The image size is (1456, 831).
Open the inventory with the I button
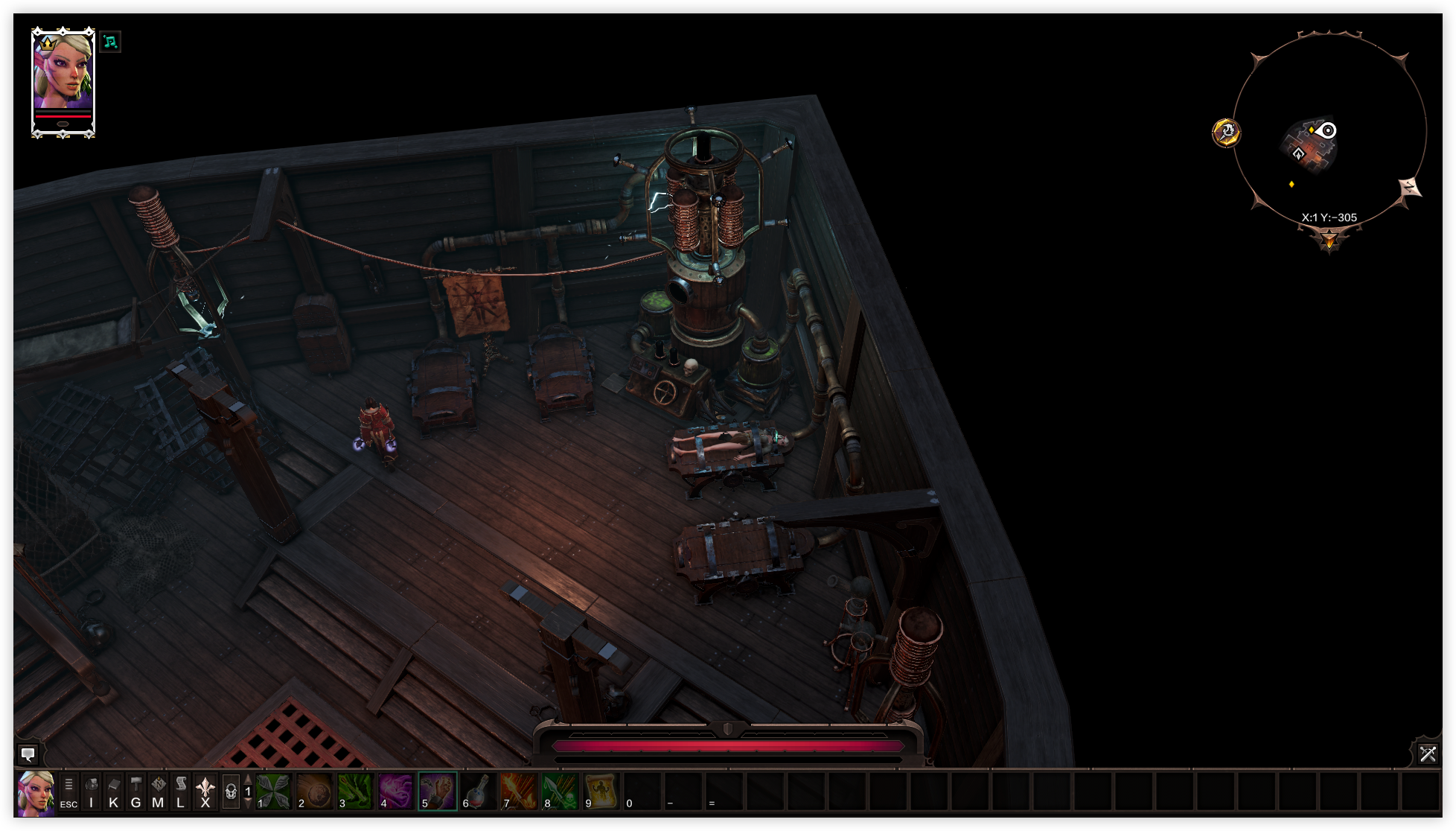[x=92, y=792]
